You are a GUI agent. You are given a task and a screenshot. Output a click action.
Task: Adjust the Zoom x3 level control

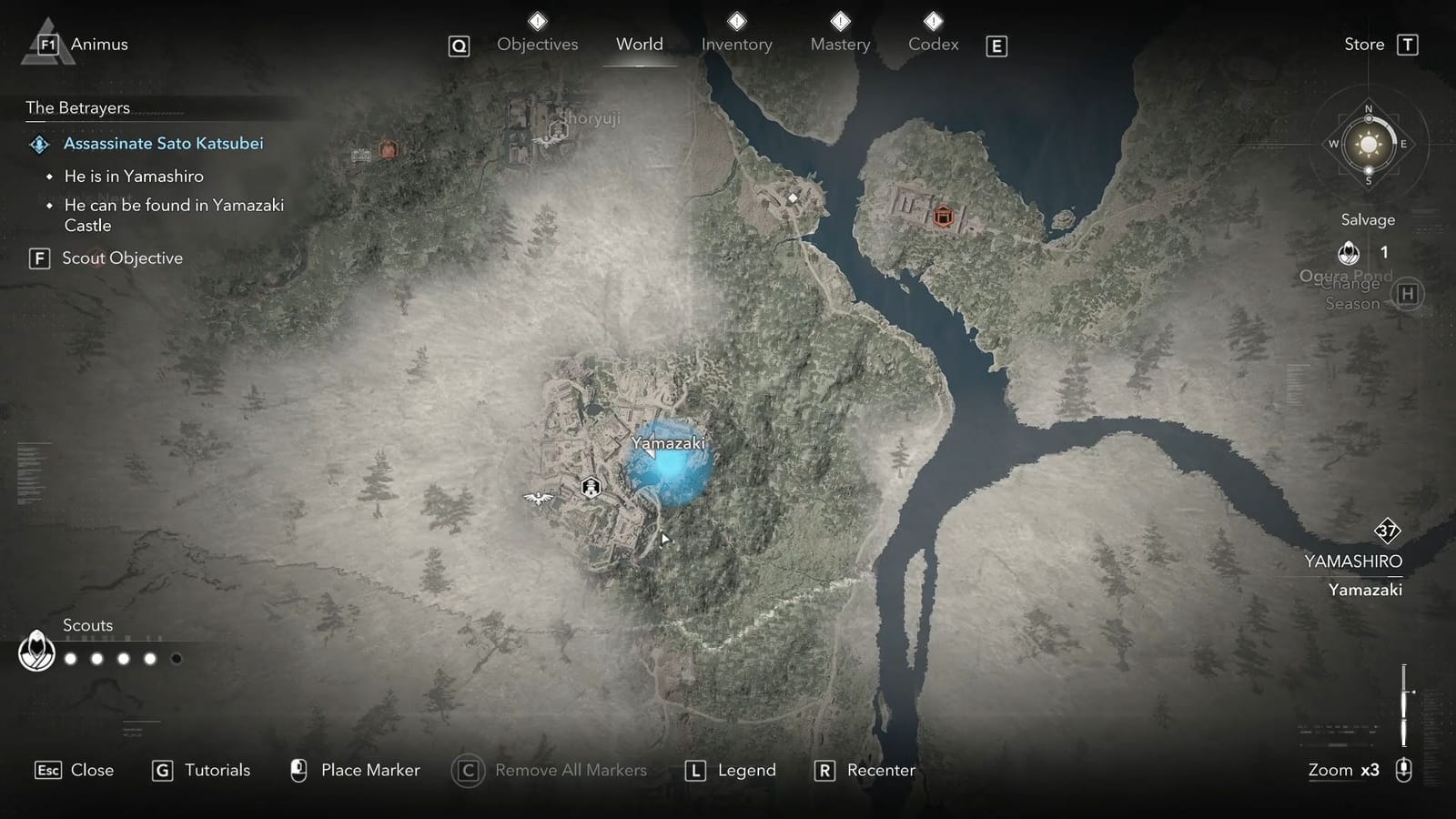pos(1343,770)
